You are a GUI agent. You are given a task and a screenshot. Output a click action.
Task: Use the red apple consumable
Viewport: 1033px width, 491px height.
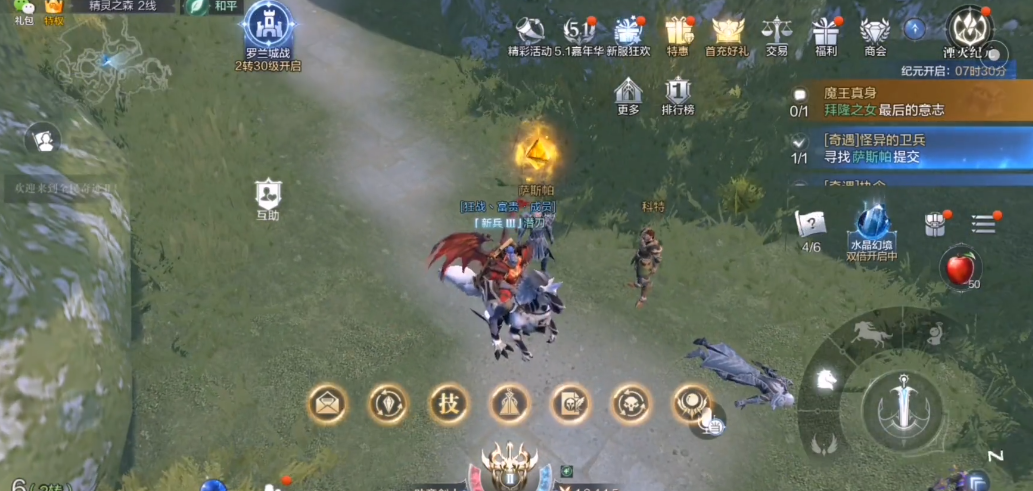pos(961,268)
